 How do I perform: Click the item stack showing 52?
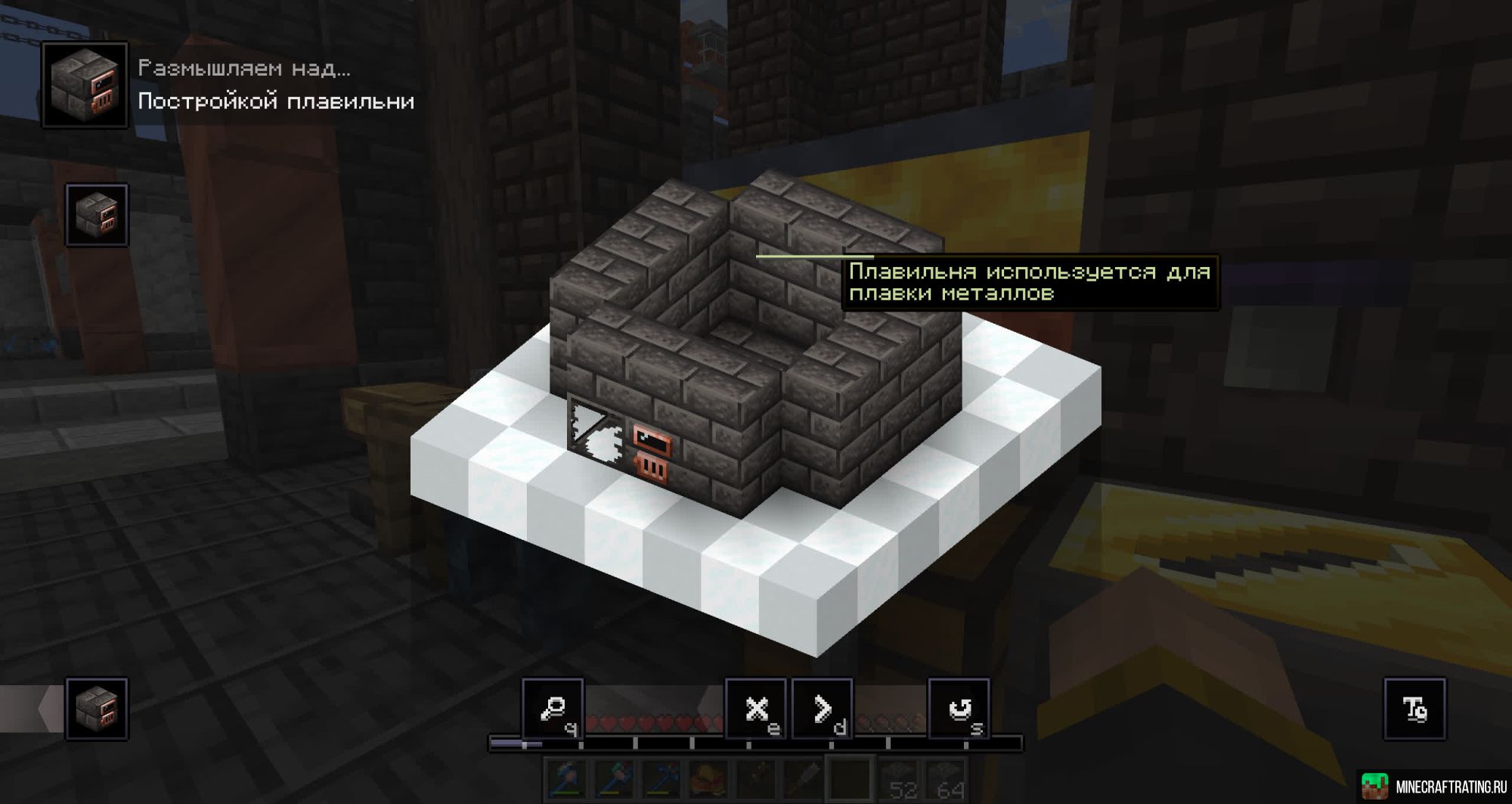pos(897,778)
